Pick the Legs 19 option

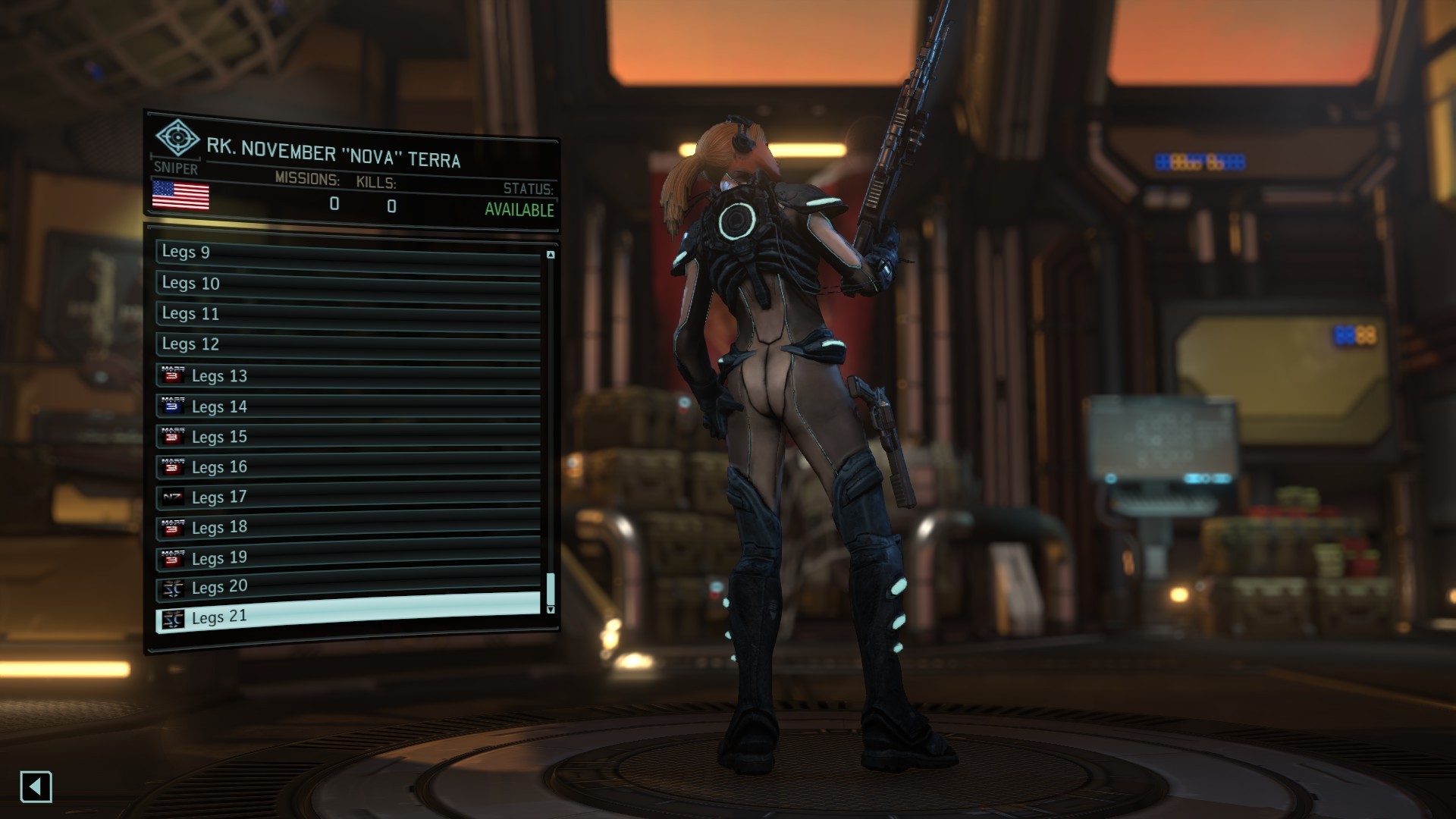347,557
